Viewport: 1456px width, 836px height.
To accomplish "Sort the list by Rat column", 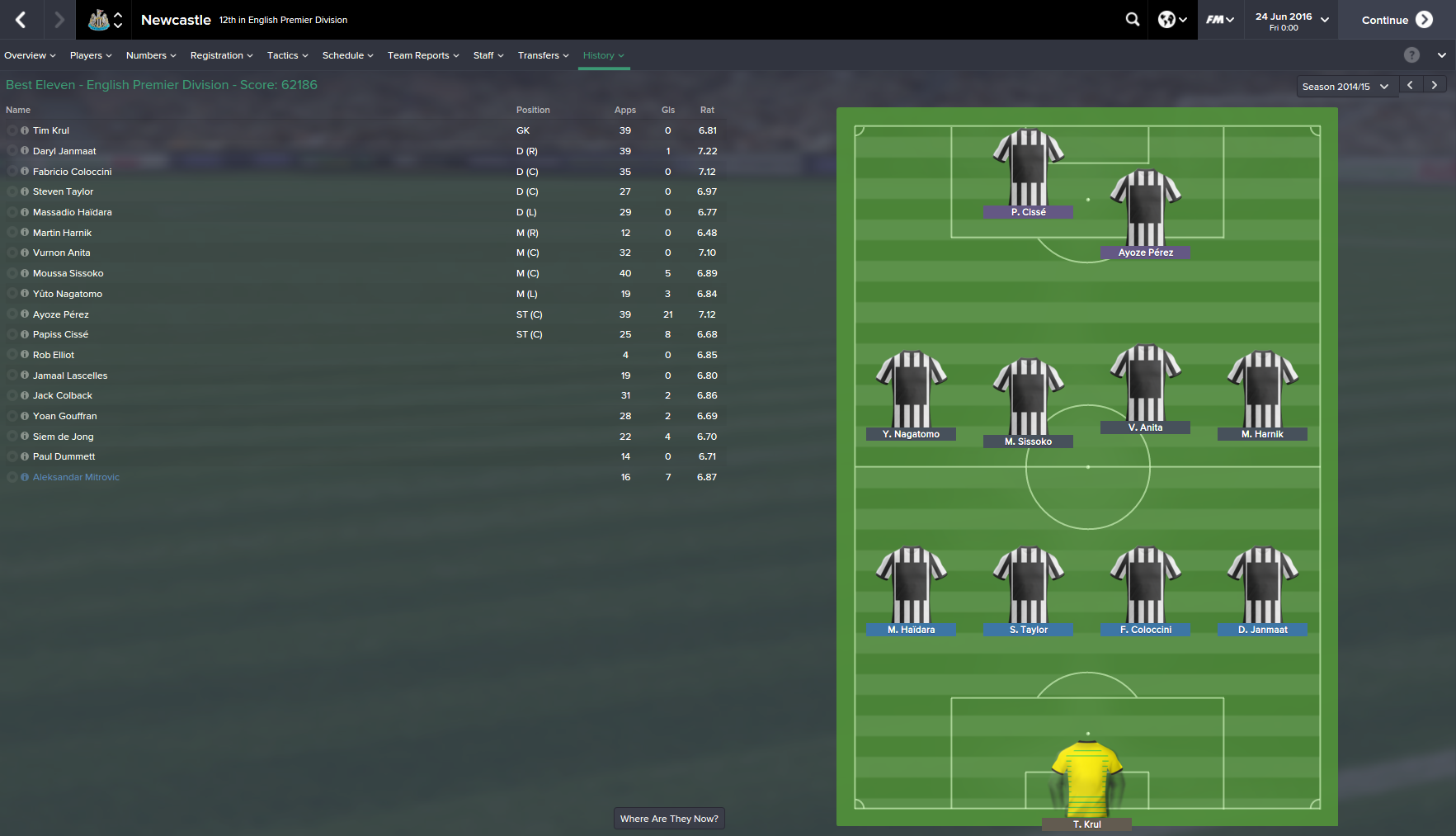I will pyautogui.click(x=707, y=110).
